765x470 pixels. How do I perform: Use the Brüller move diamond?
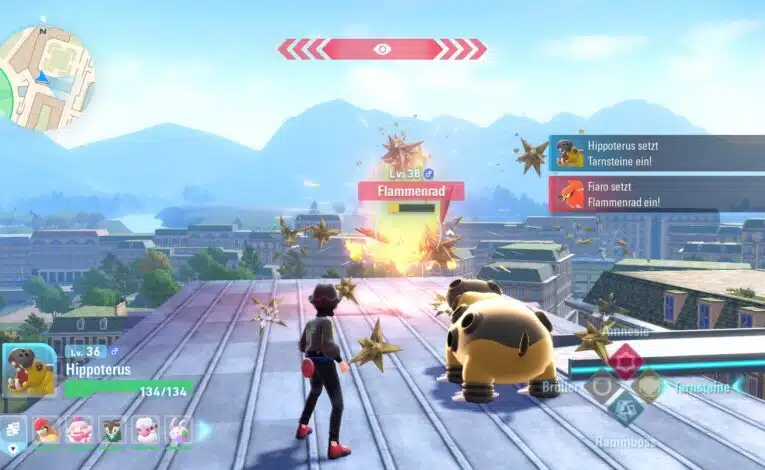604,385
